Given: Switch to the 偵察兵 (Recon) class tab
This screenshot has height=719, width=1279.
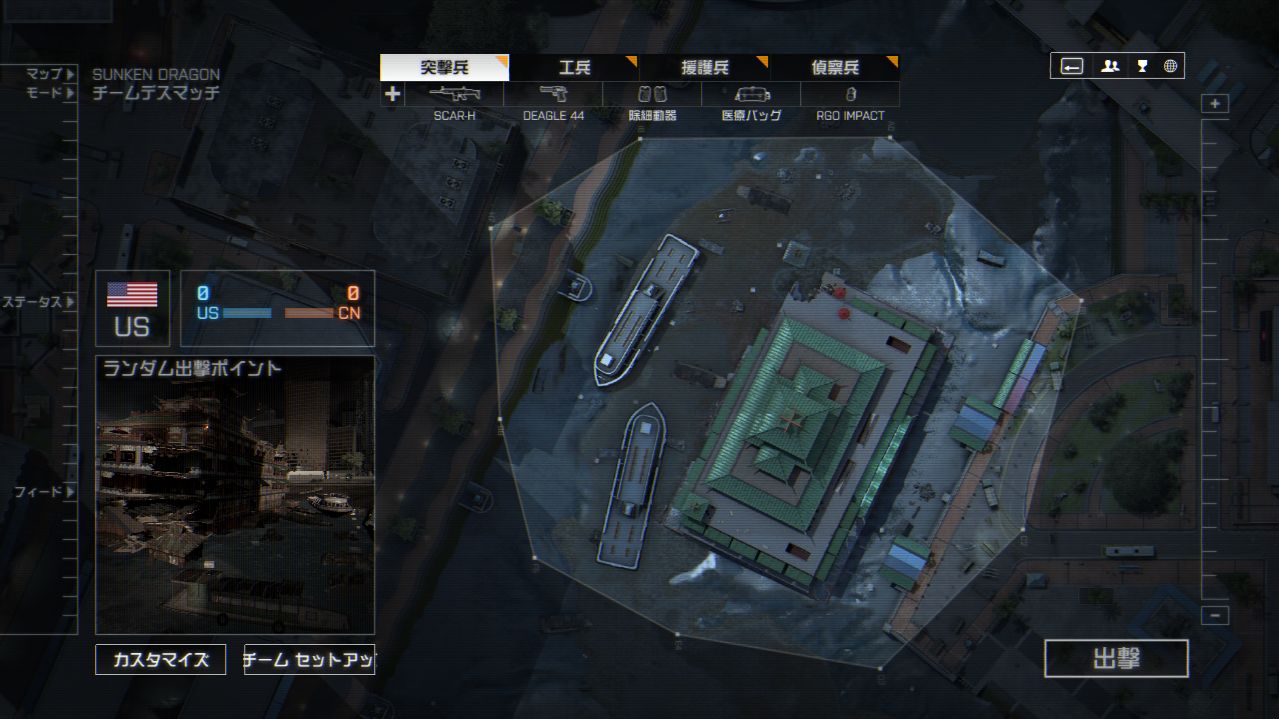Looking at the screenshot, I should [x=834, y=68].
